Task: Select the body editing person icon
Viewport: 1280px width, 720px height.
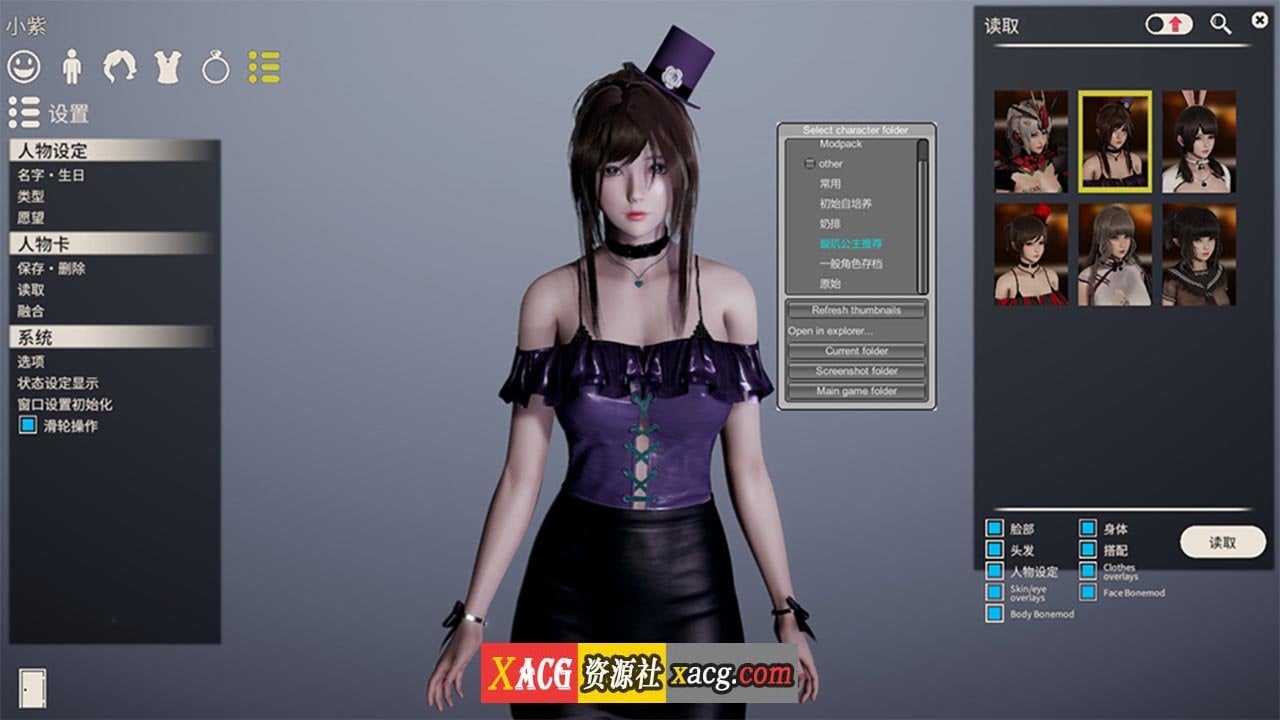Action: pos(73,68)
